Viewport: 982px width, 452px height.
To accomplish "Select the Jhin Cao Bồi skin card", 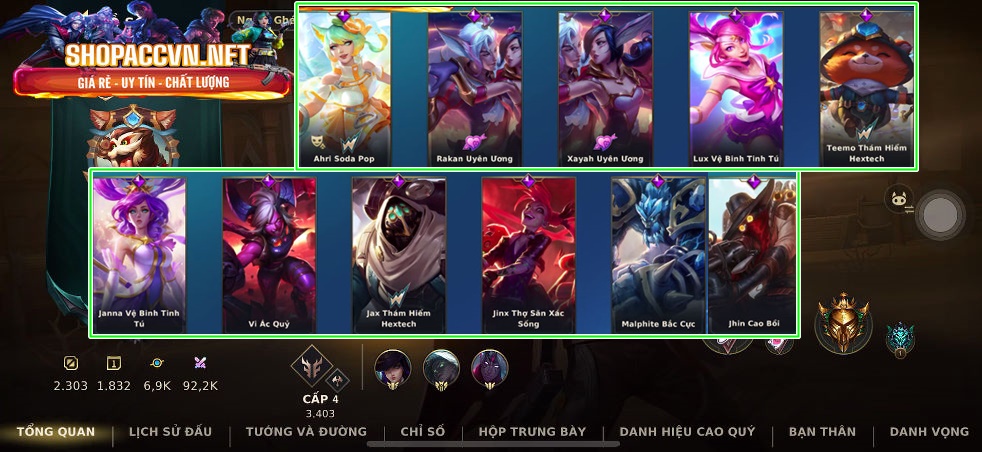I will coord(754,255).
